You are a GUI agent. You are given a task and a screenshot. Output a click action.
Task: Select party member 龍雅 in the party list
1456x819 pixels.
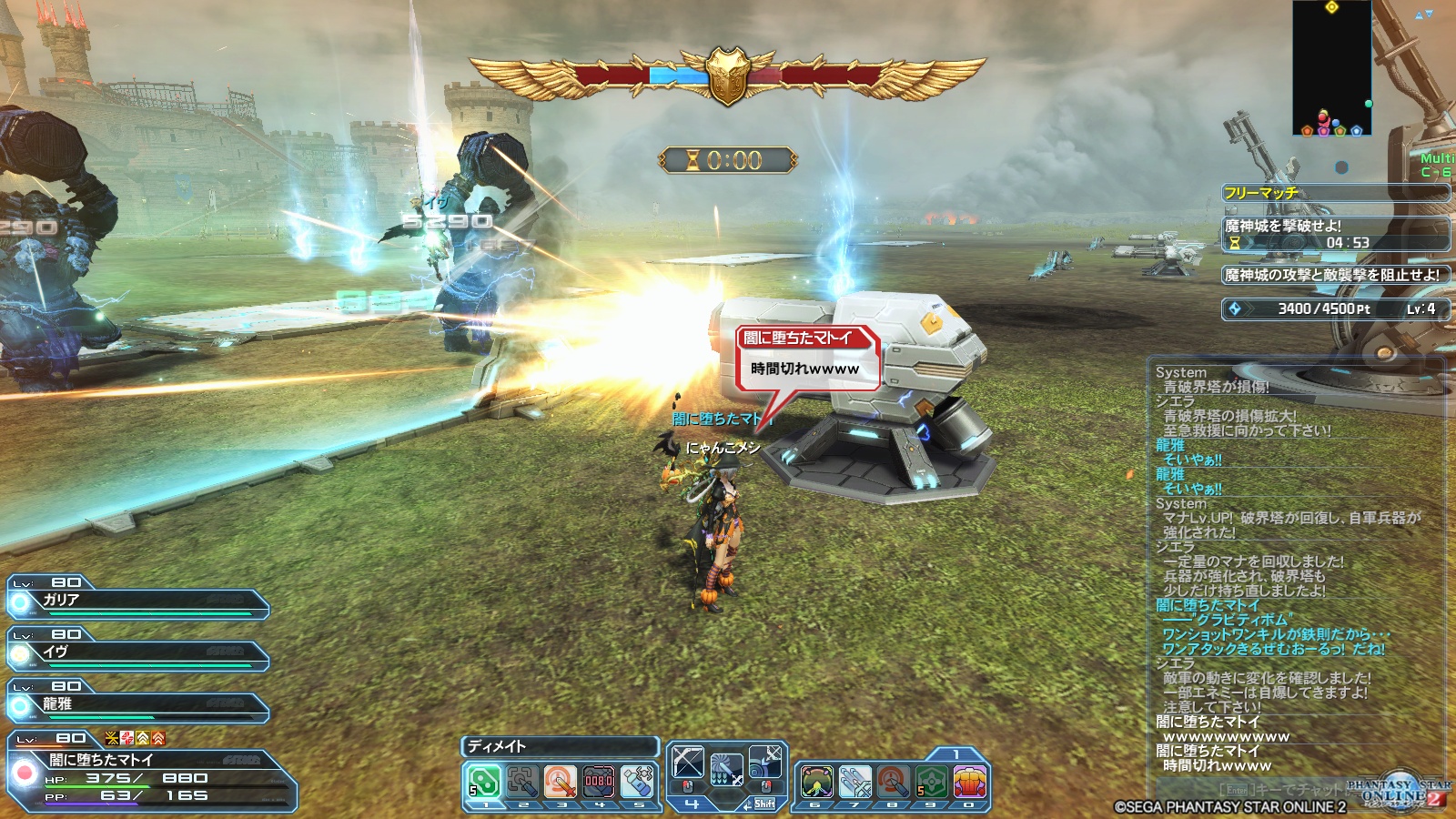point(138,704)
